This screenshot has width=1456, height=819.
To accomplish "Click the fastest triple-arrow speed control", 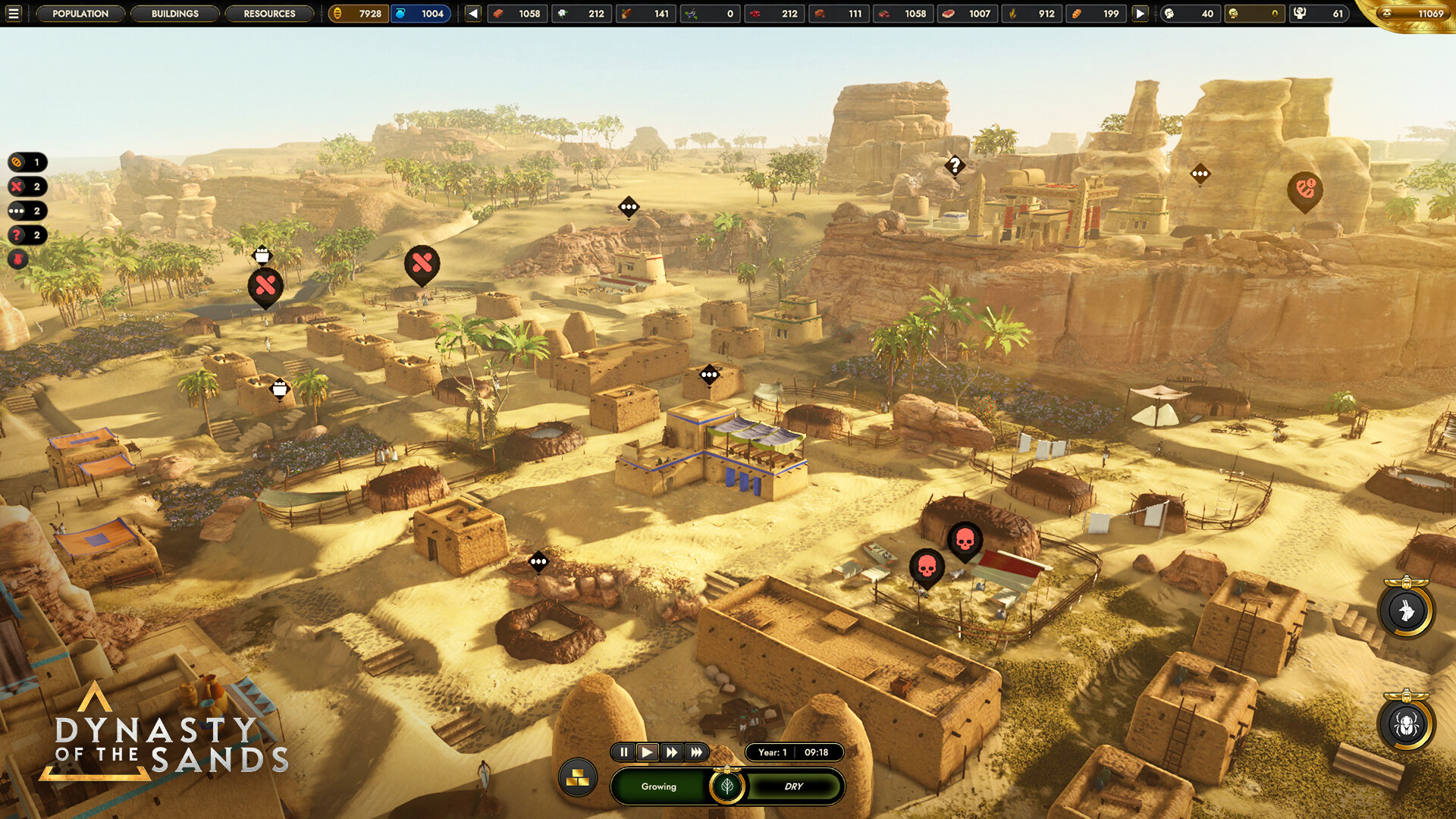I will (697, 752).
